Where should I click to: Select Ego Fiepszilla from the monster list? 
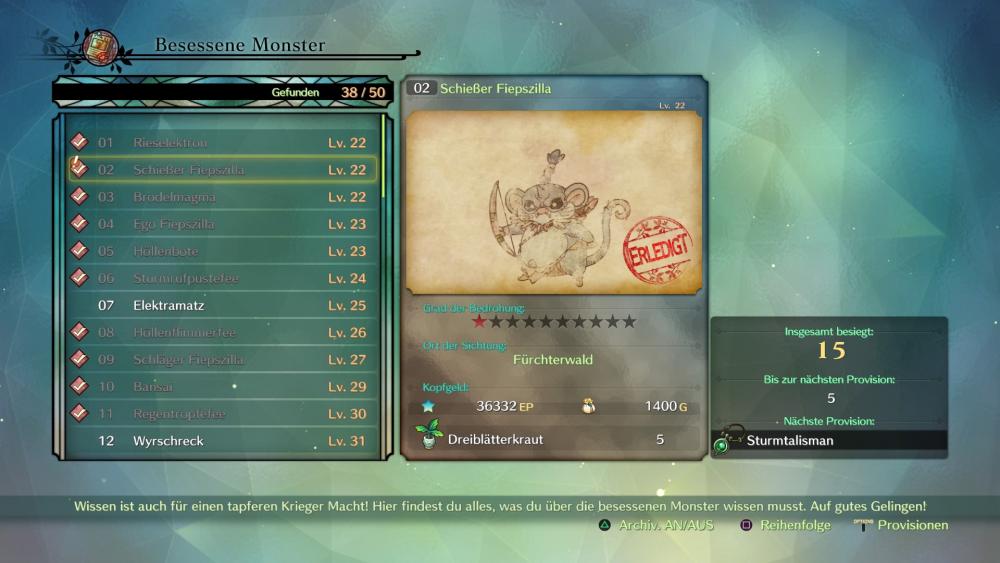pos(222,224)
